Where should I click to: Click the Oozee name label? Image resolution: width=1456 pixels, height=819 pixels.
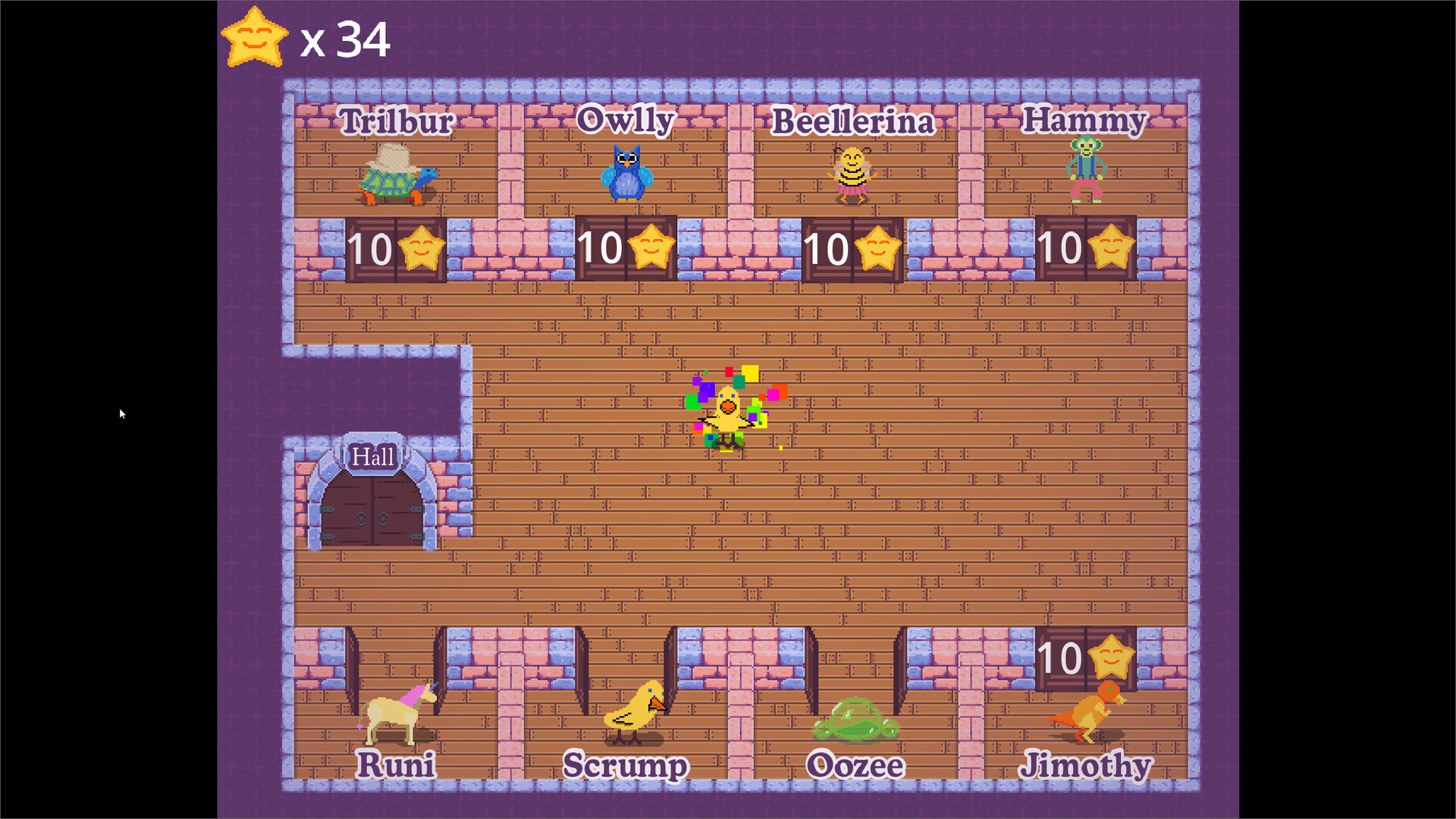(x=855, y=766)
